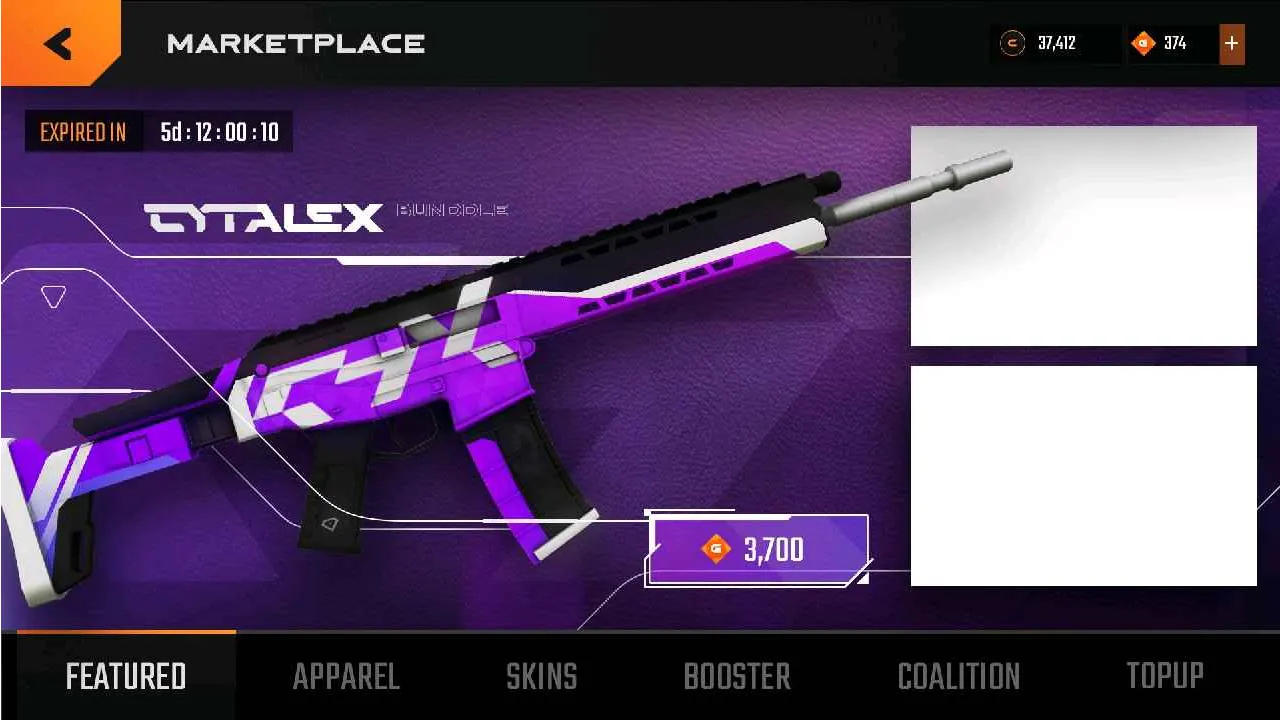Image resolution: width=1280 pixels, height=720 pixels.
Task: Open the Apparel tab
Action: point(346,677)
